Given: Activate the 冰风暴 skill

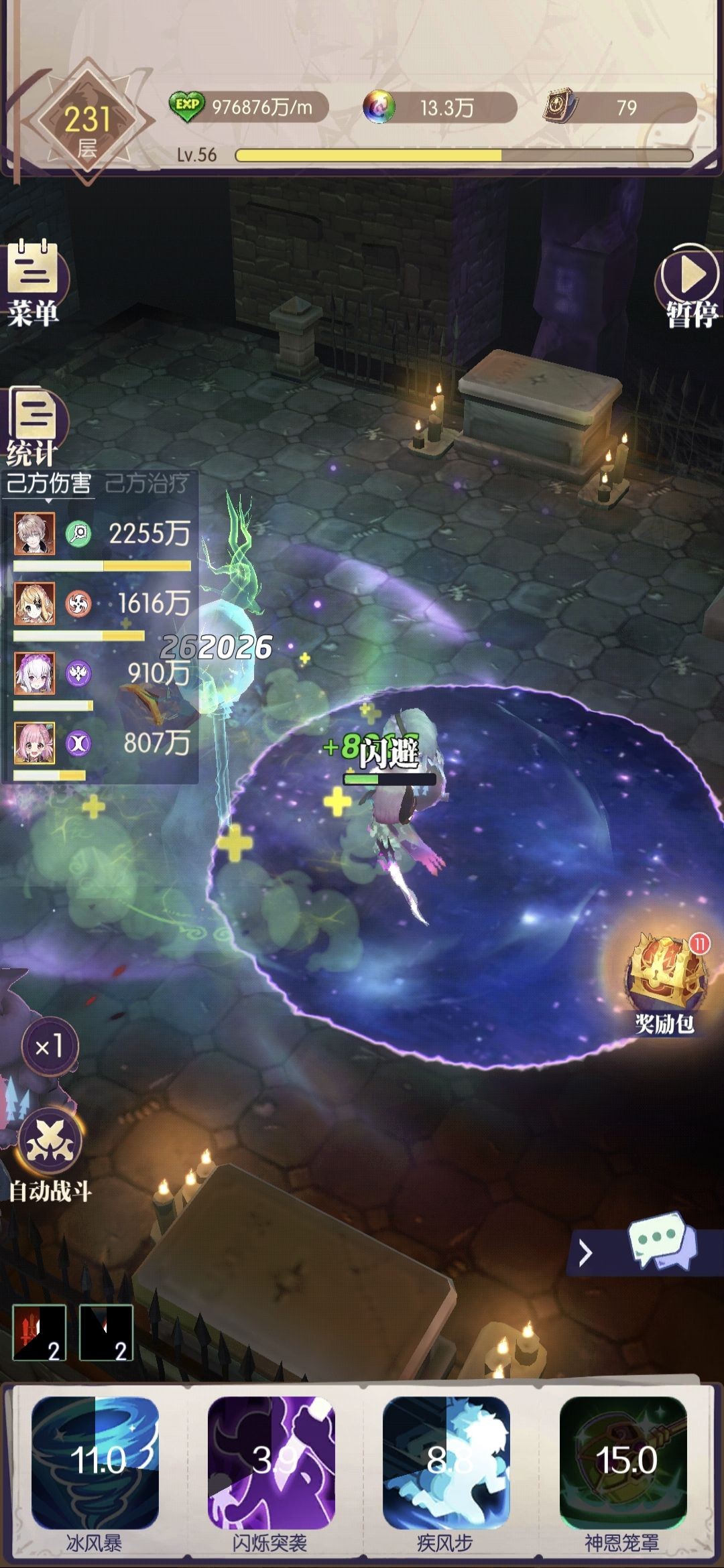Looking at the screenshot, I should [95, 1462].
